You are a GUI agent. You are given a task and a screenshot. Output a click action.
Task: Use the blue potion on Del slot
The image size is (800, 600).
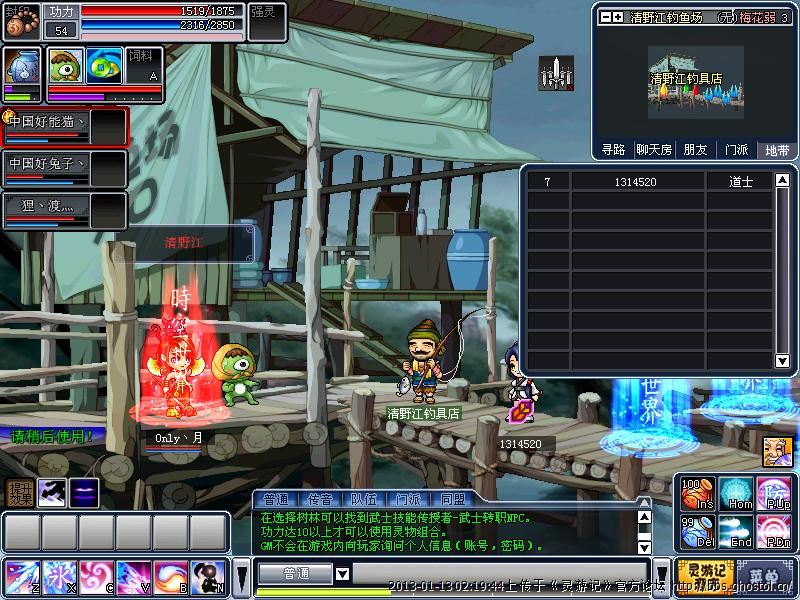click(x=697, y=532)
